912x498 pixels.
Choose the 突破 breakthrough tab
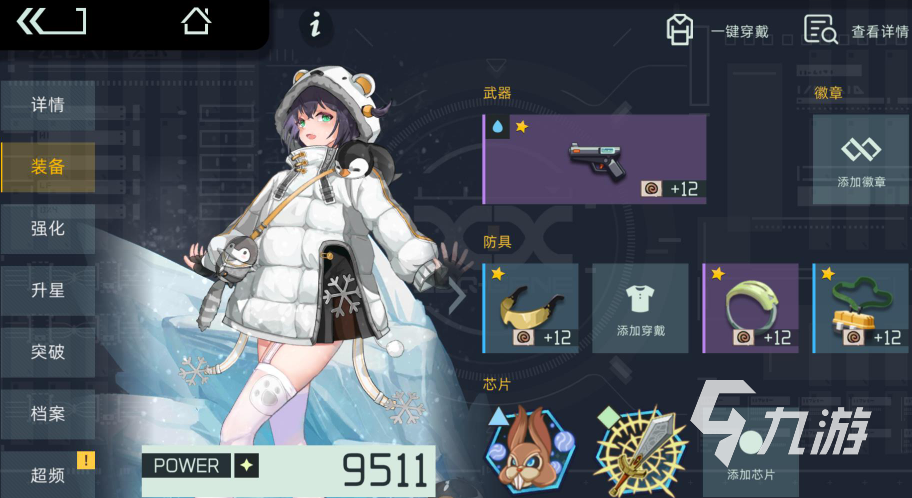(48, 352)
